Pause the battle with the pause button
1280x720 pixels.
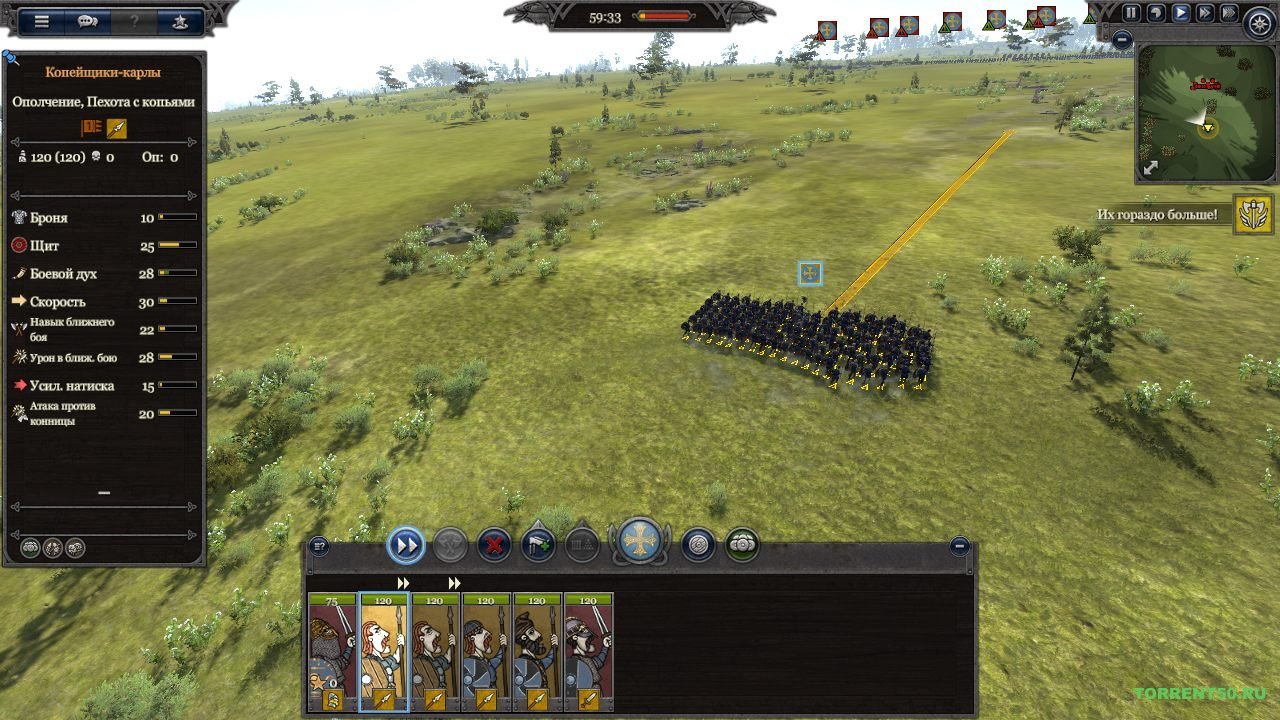click(1131, 13)
